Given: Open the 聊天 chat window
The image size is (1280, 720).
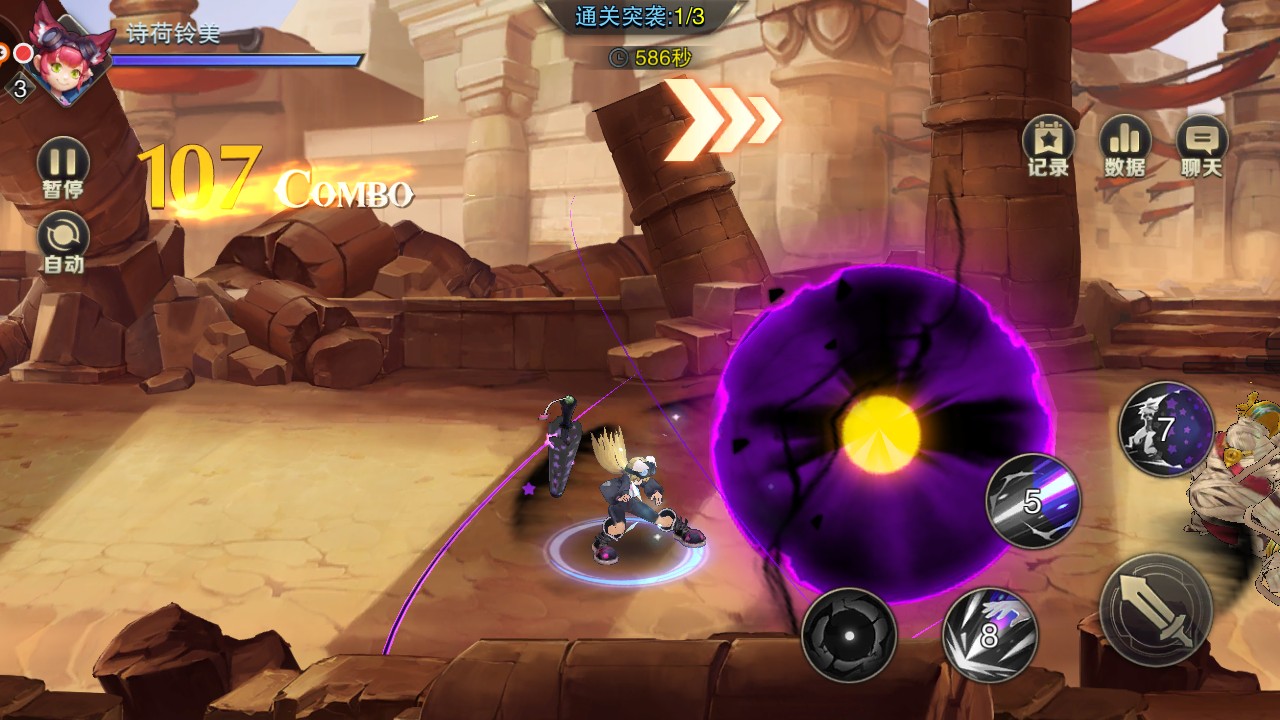Looking at the screenshot, I should [1201, 144].
